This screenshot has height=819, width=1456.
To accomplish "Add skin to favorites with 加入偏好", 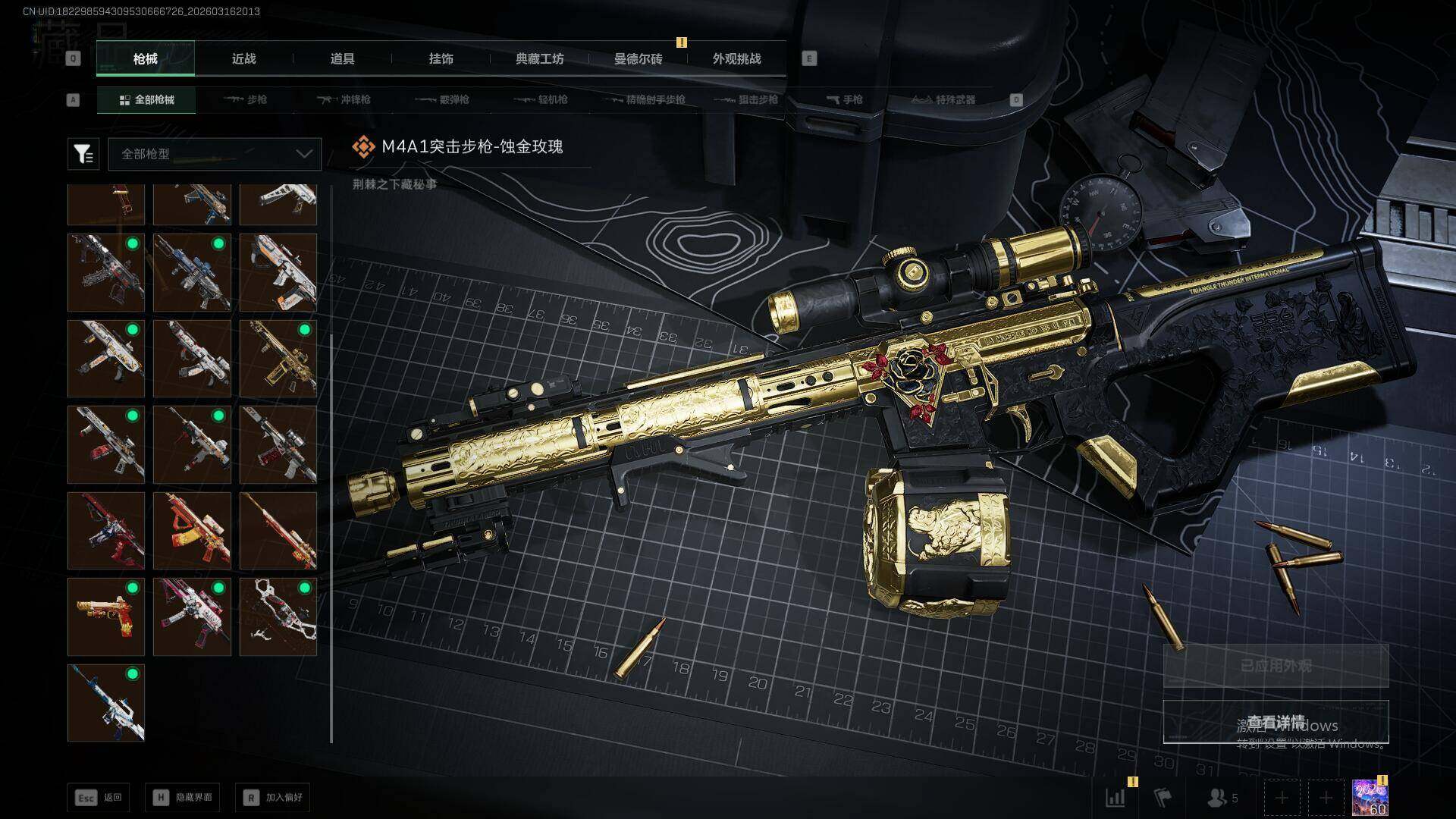I will (273, 797).
